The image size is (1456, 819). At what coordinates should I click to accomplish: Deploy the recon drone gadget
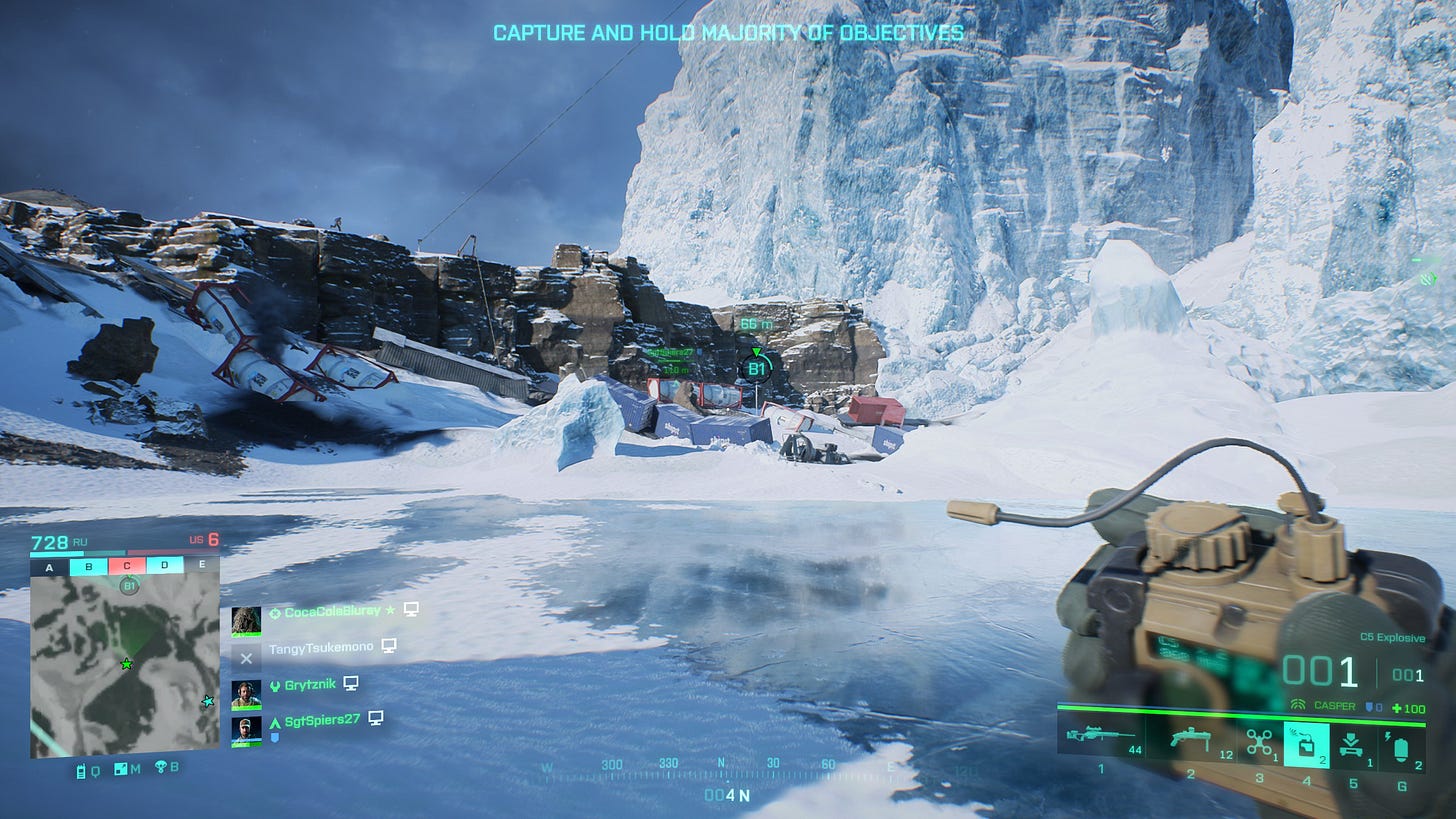click(x=1259, y=742)
